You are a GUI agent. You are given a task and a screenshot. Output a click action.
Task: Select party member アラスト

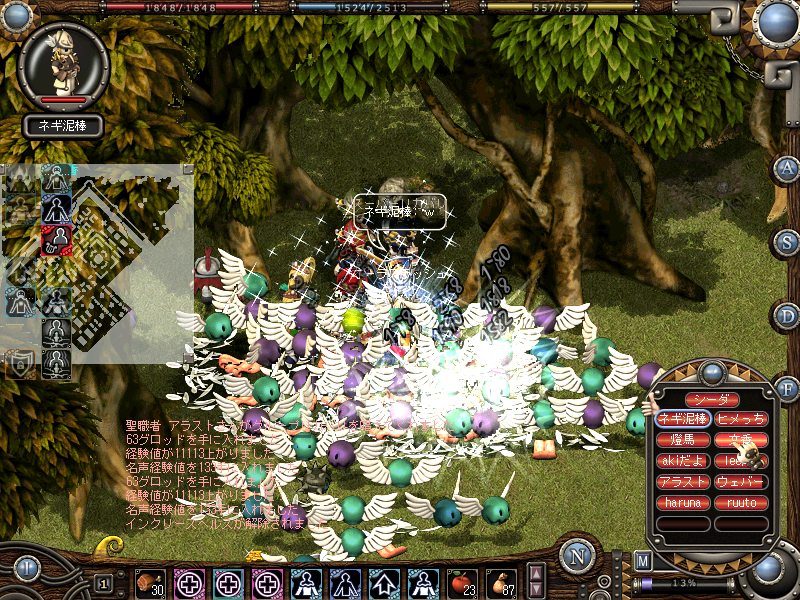[x=684, y=482]
